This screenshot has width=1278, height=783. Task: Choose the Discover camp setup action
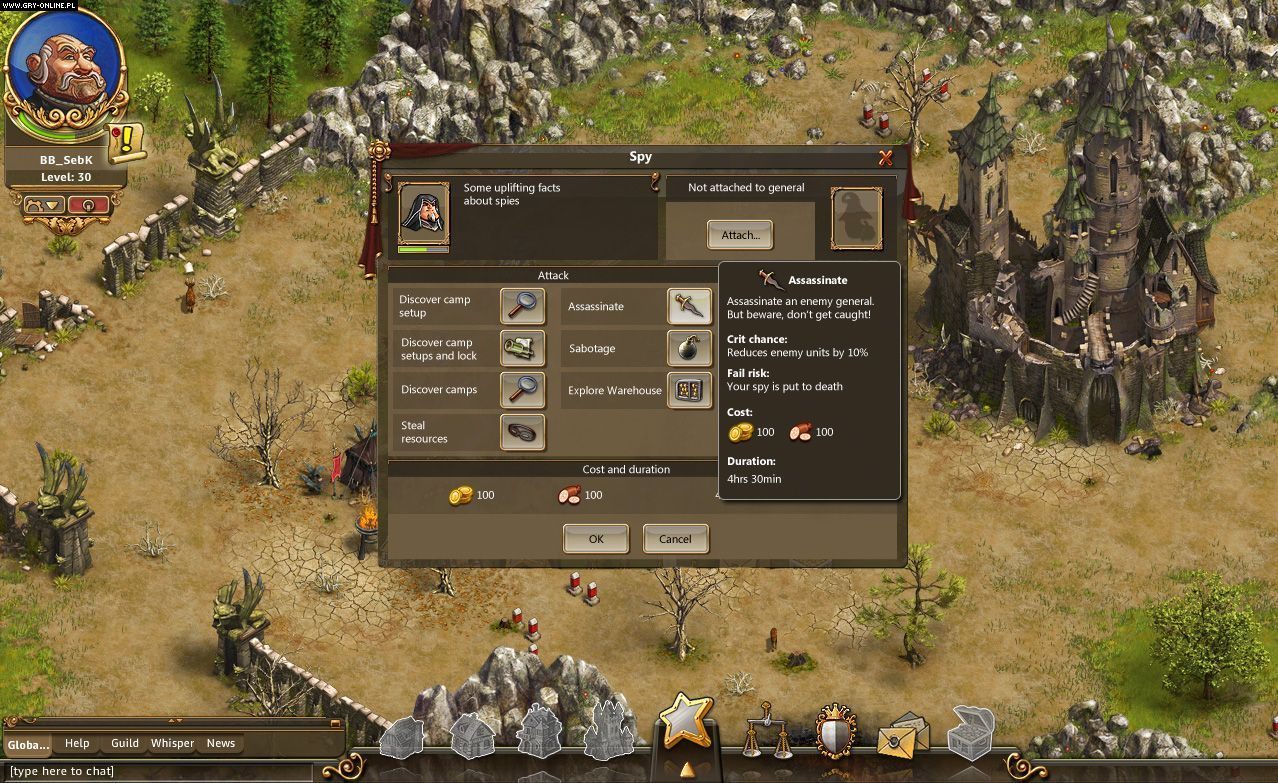point(522,306)
